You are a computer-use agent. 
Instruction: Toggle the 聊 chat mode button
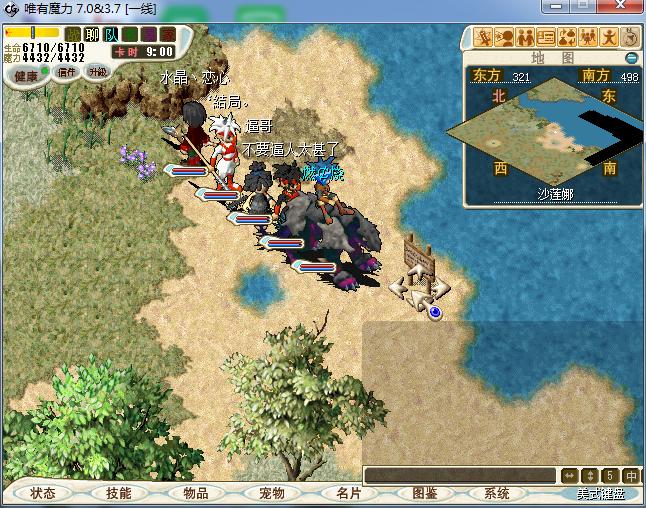coord(91,34)
